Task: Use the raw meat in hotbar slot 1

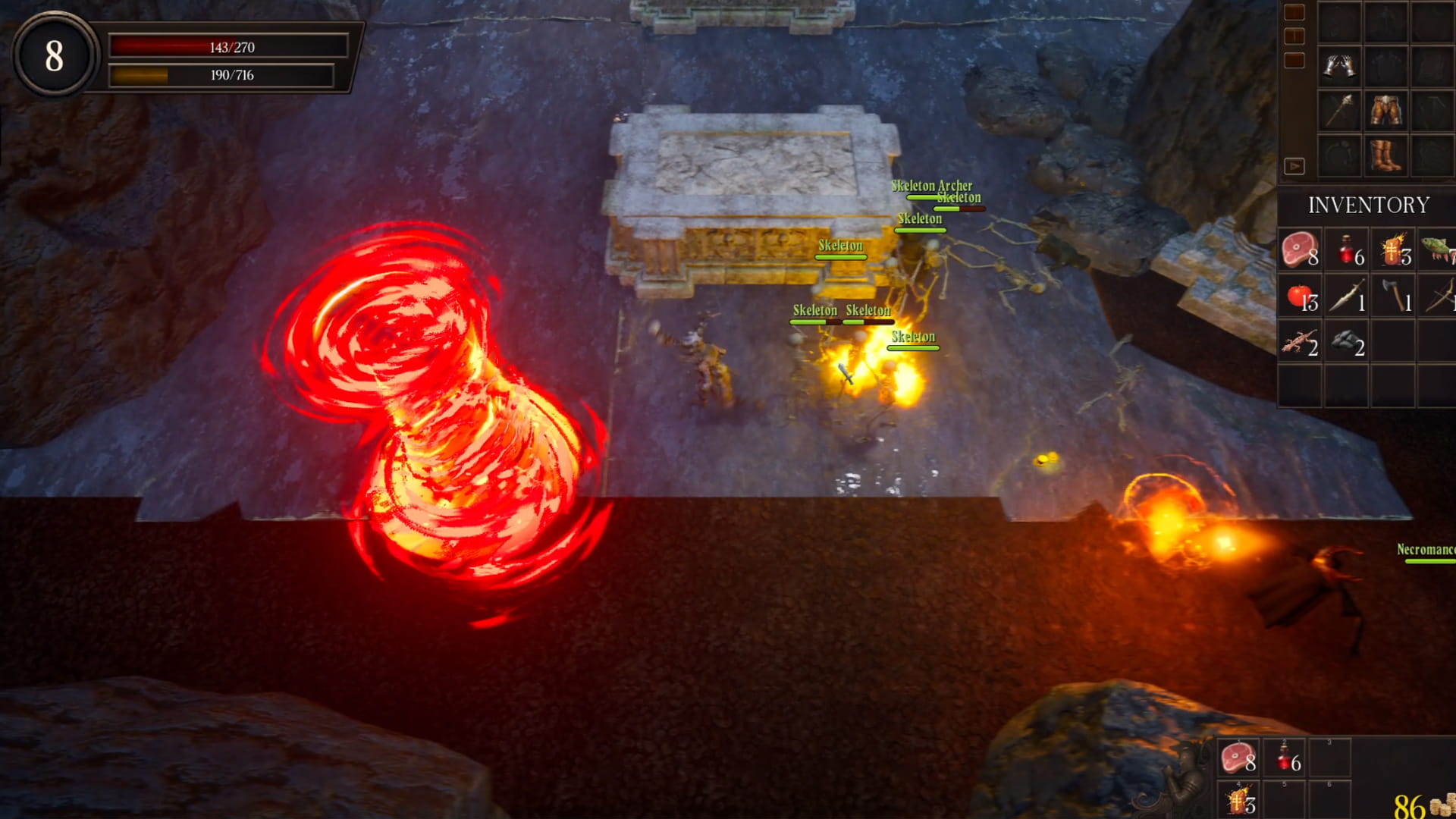Action: (1238, 758)
